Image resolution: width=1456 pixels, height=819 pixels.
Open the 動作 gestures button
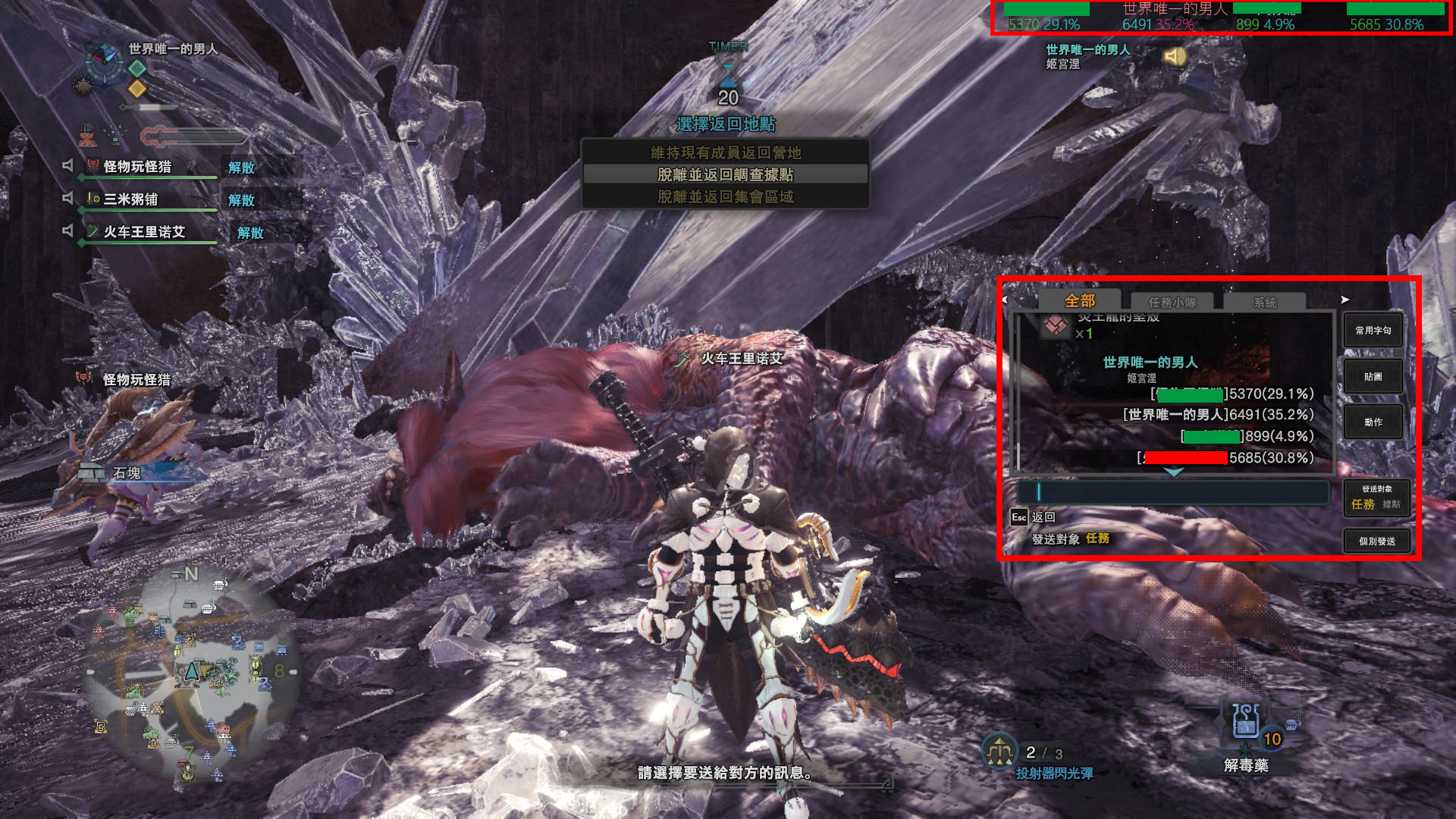coord(1373,422)
